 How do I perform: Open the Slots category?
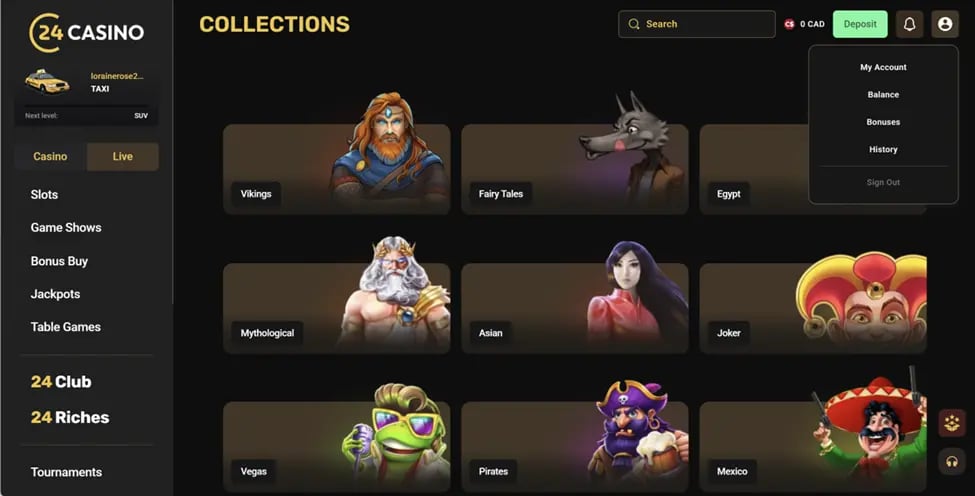(45, 195)
